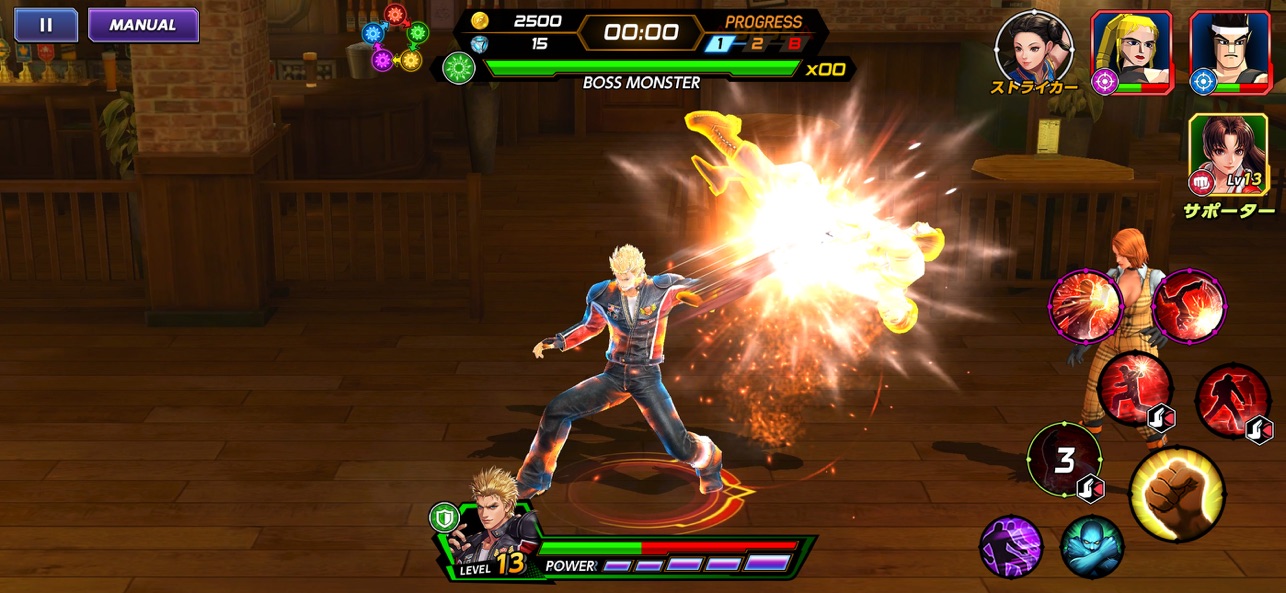Trigger the purple-ringed burst punch skill
The image size is (1286, 593).
pos(1084,306)
